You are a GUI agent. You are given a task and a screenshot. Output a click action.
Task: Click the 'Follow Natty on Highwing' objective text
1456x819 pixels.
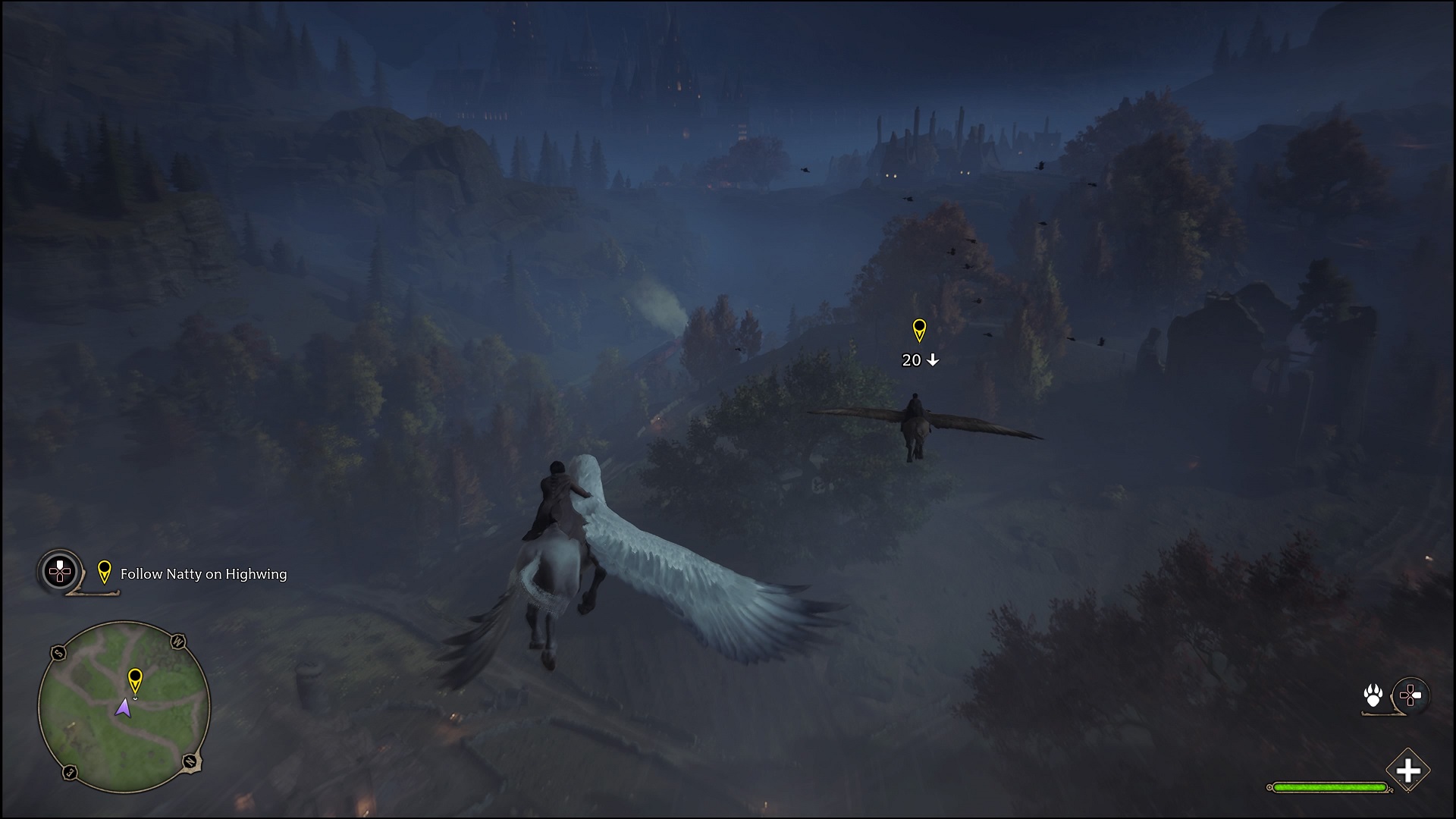[x=204, y=574]
